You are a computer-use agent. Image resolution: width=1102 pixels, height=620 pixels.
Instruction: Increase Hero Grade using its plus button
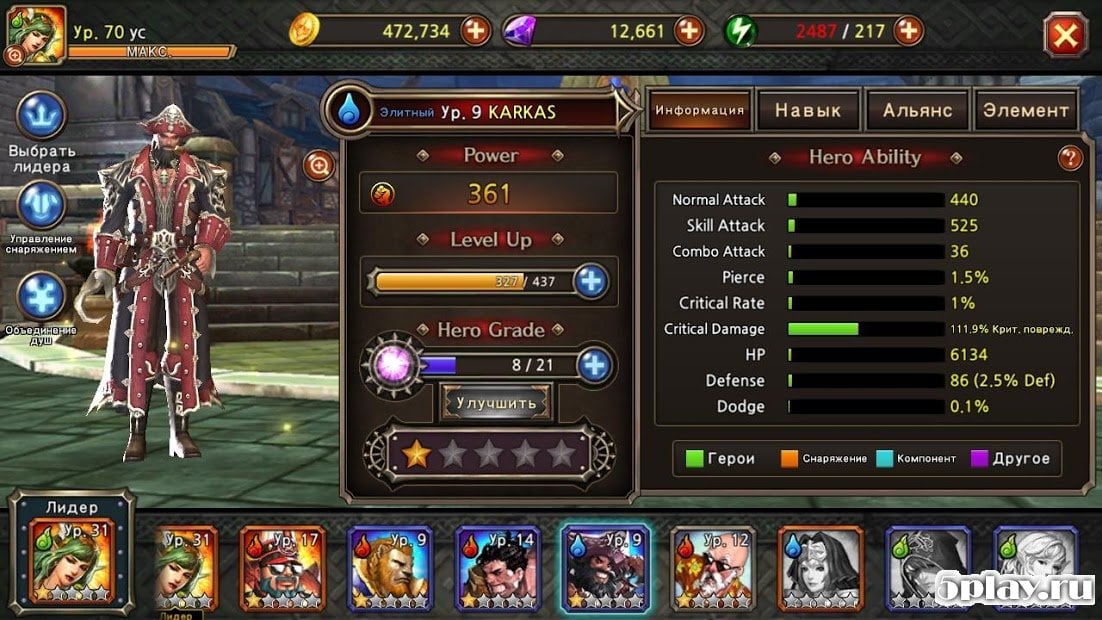click(x=594, y=365)
